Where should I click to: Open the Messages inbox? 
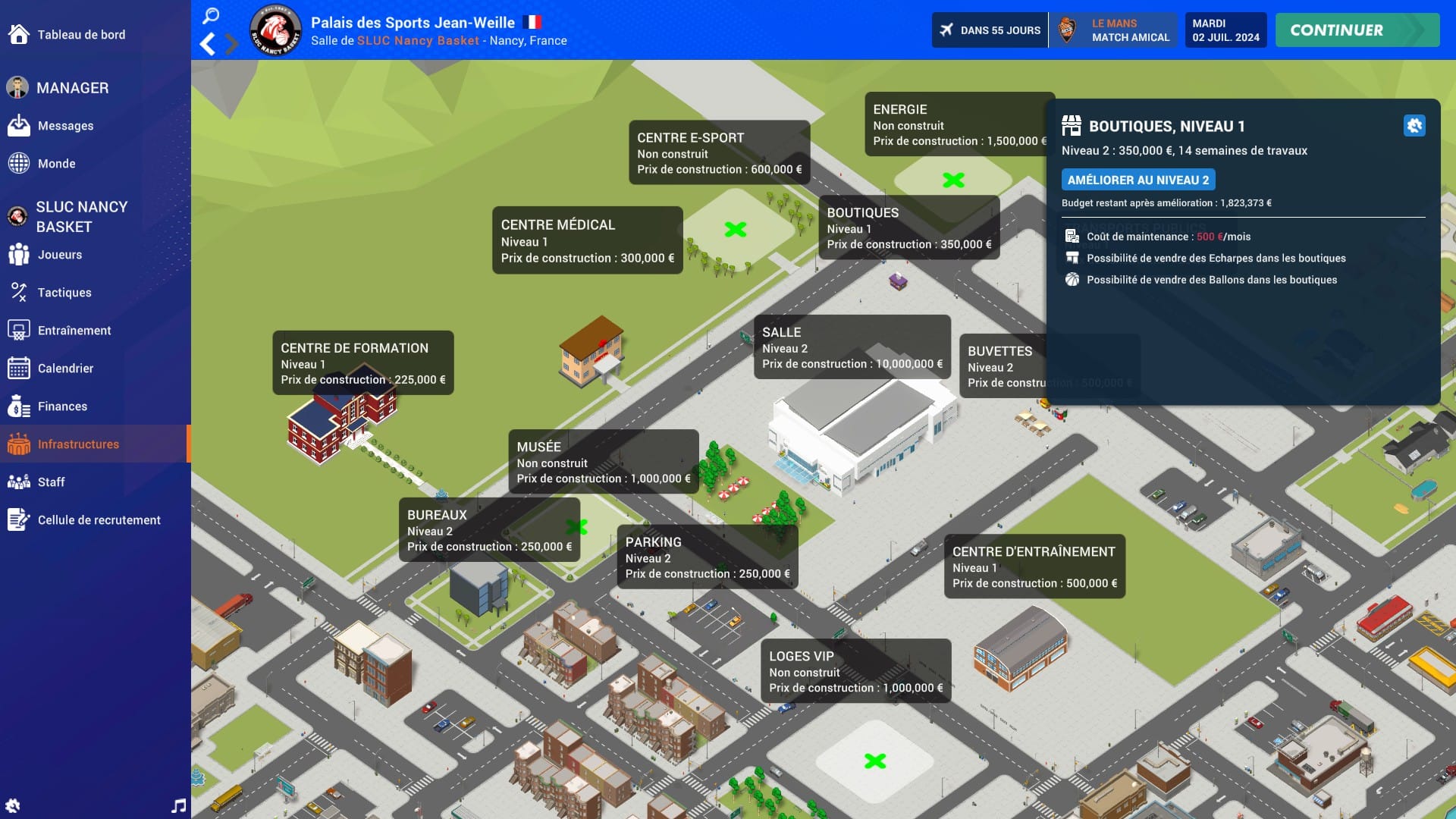coord(65,126)
